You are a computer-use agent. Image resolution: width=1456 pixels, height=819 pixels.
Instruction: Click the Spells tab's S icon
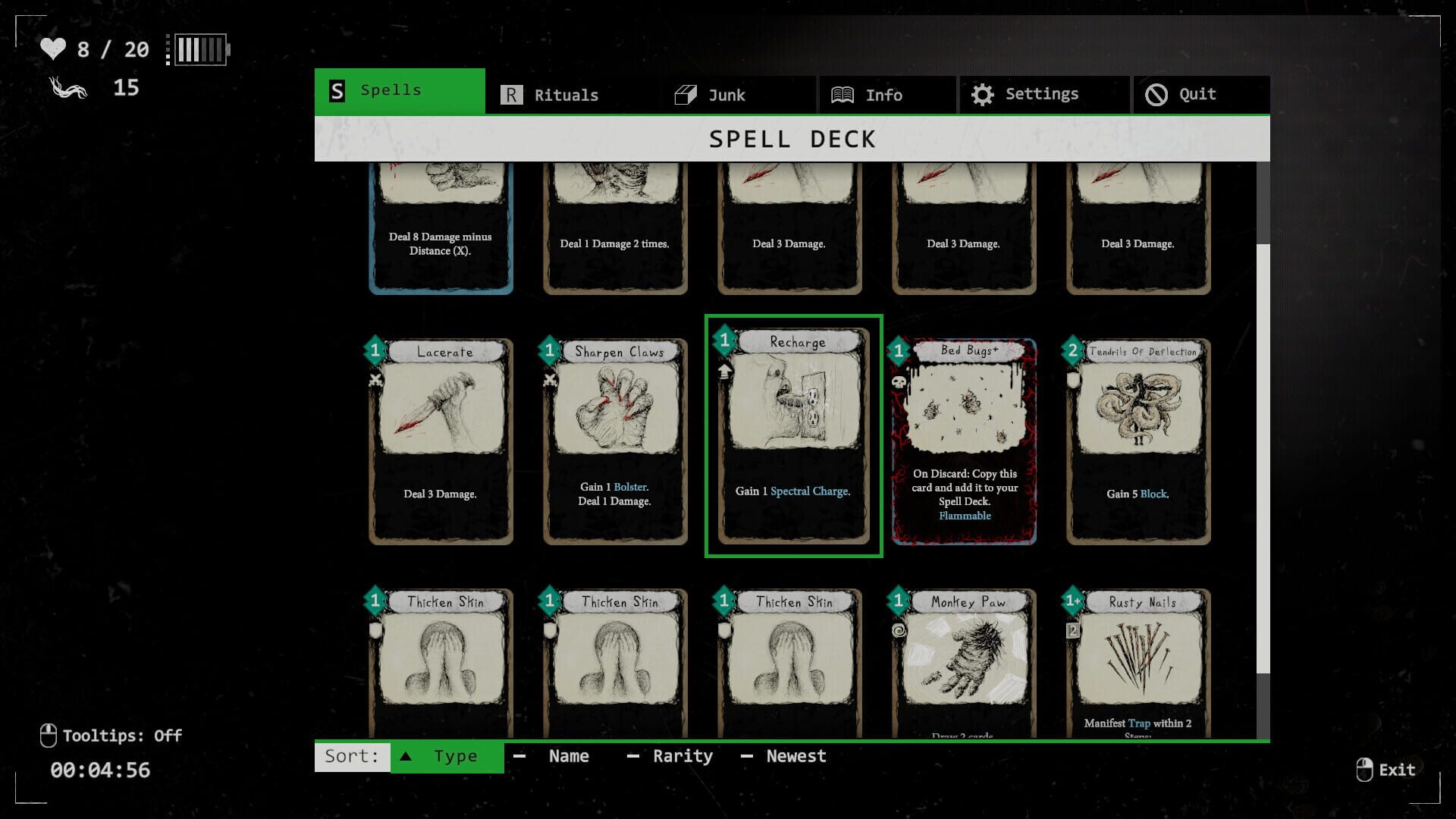pos(335,90)
